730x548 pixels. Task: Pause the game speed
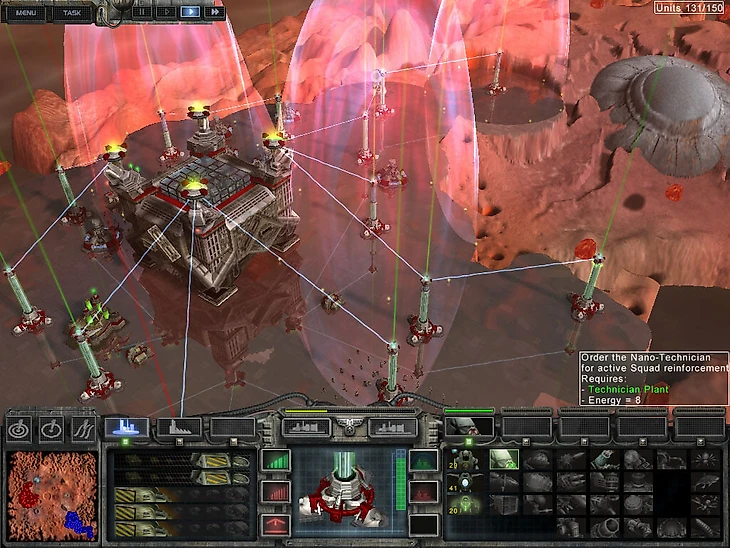point(141,11)
